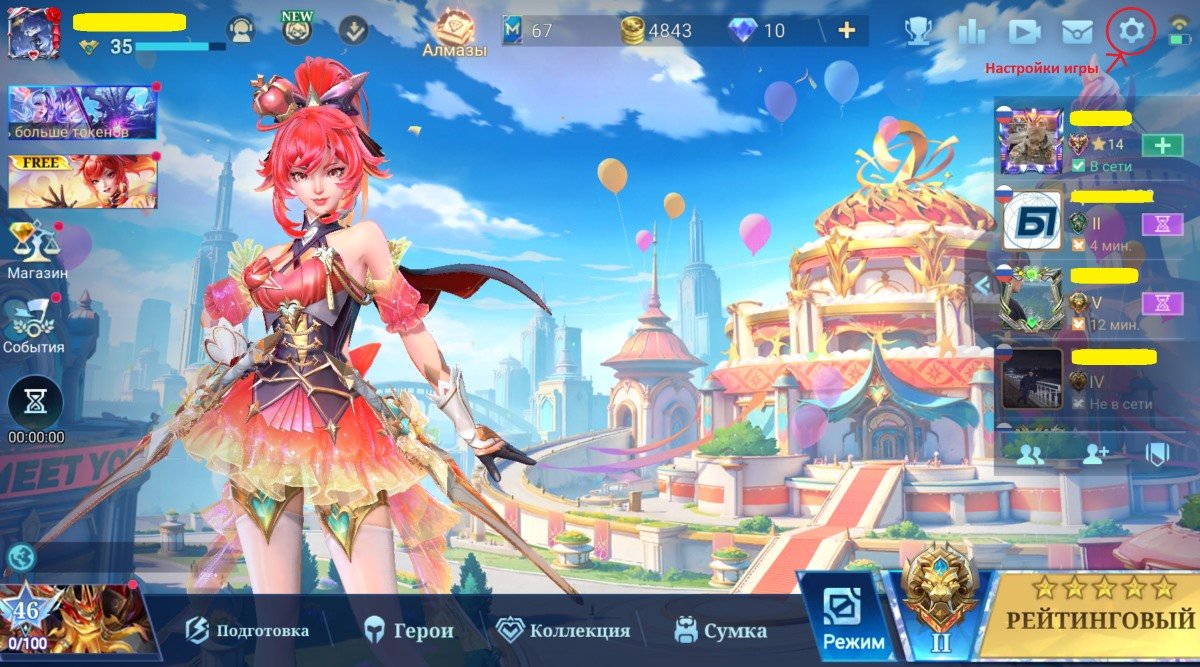Open the game settings gear icon

(1131, 31)
